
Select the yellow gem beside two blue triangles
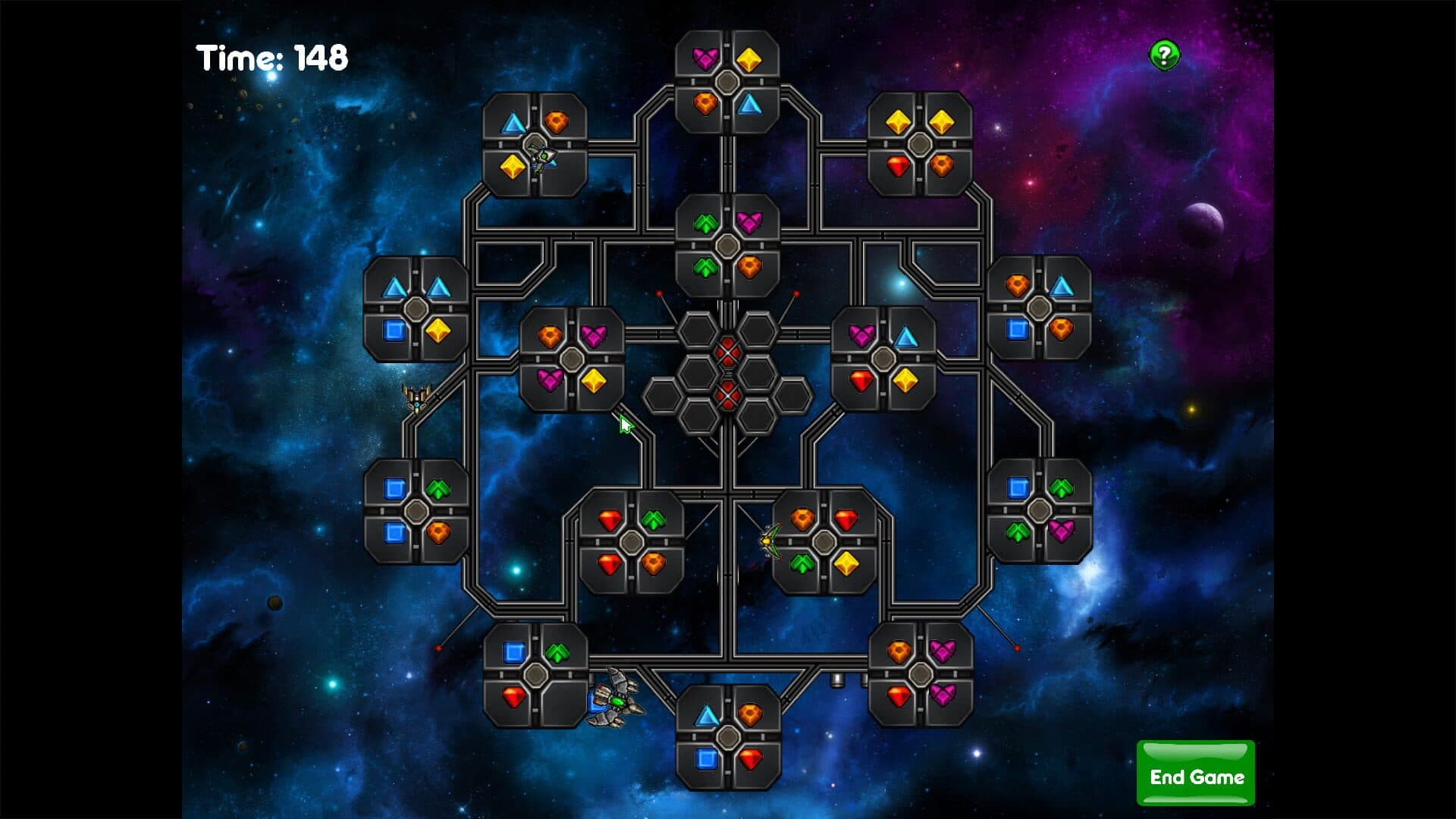pyautogui.click(x=438, y=330)
